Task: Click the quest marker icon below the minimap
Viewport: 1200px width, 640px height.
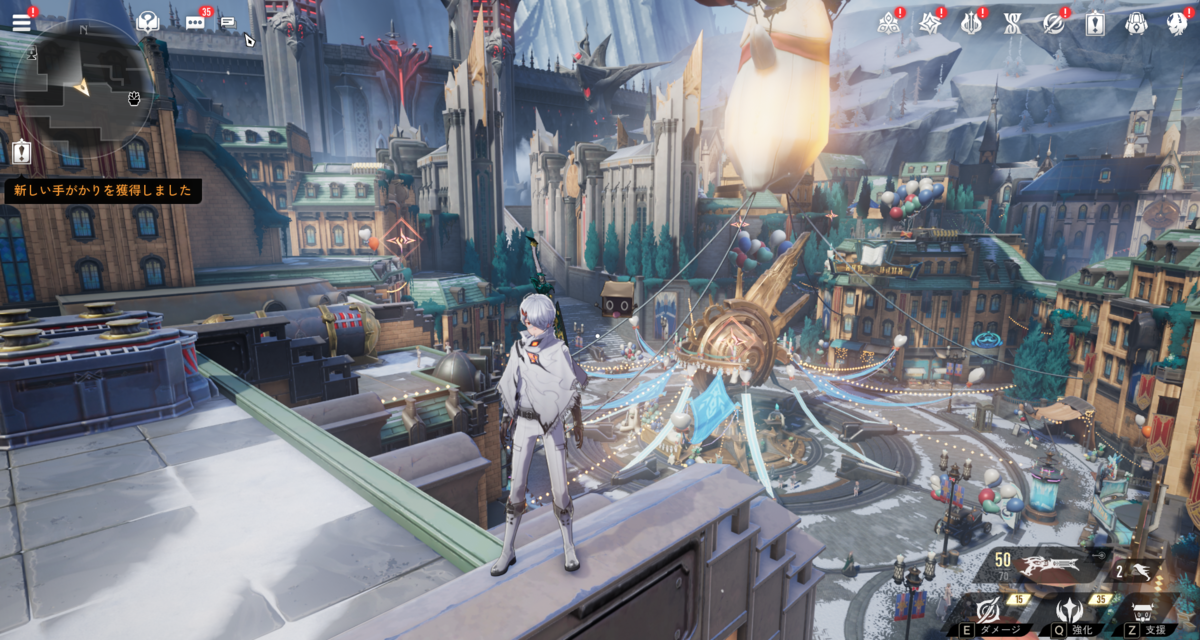Action: coord(23,152)
